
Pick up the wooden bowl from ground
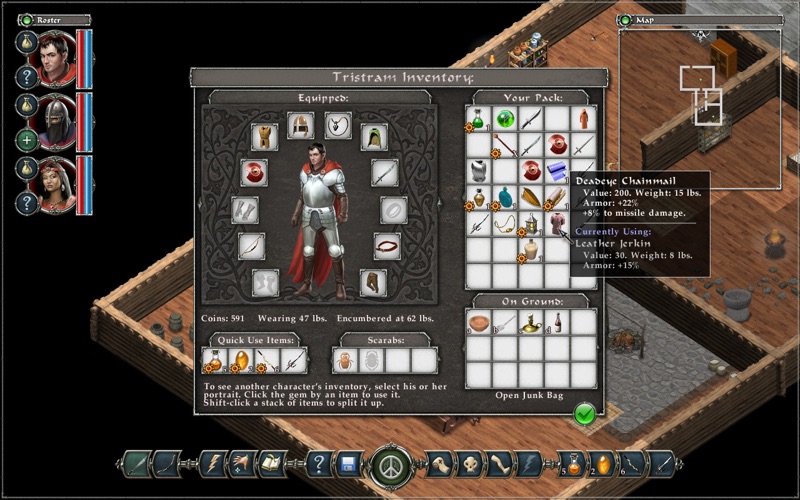tap(479, 324)
